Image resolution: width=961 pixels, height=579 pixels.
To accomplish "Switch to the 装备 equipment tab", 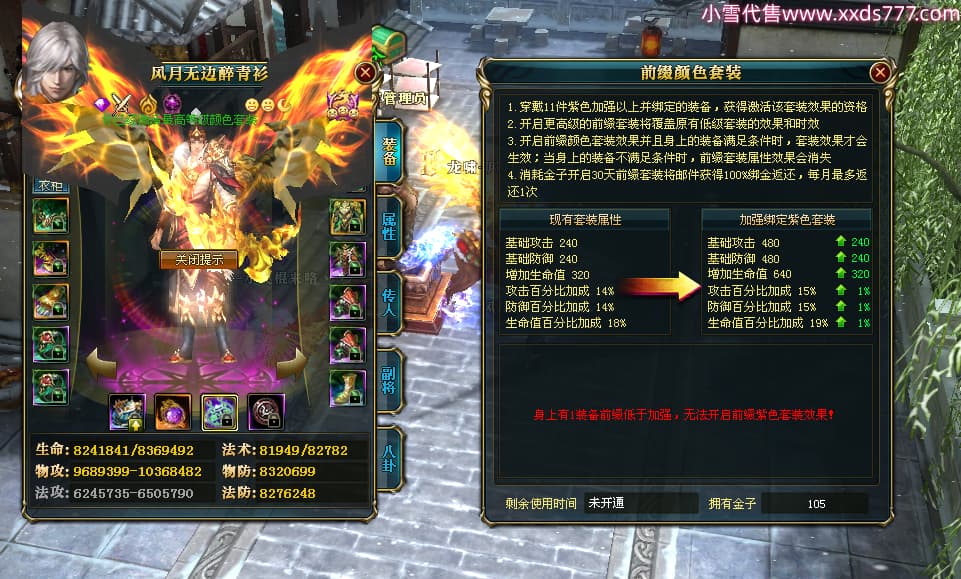I will point(390,152).
